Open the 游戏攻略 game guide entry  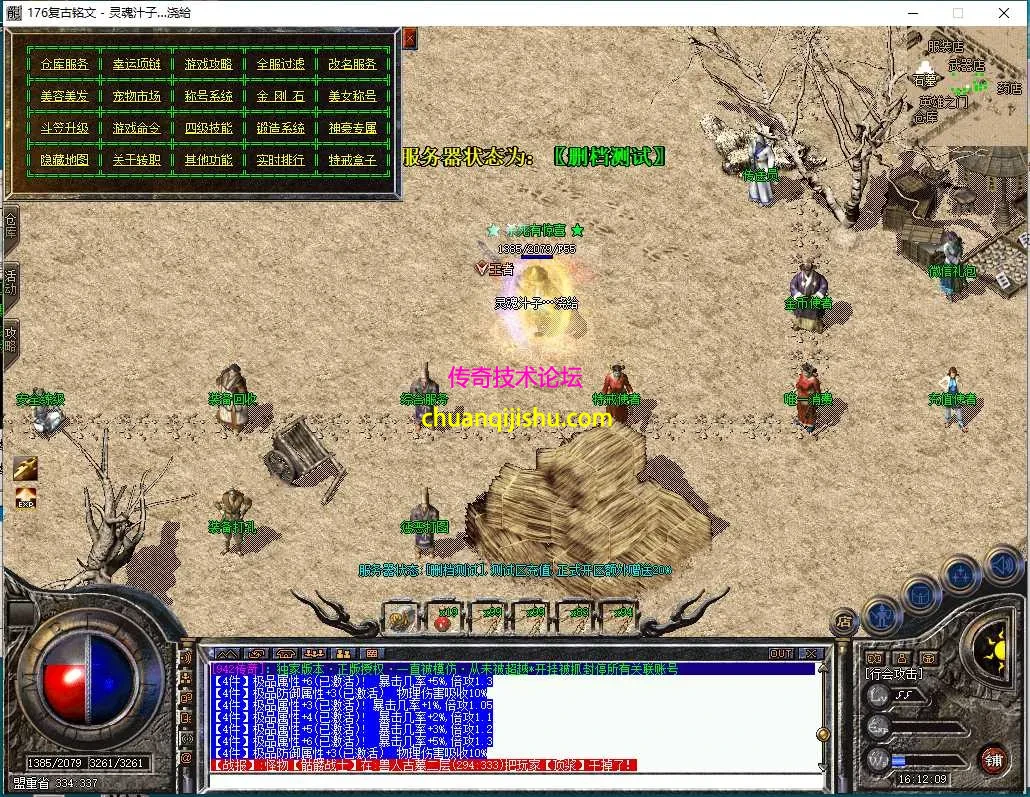point(208,64)
